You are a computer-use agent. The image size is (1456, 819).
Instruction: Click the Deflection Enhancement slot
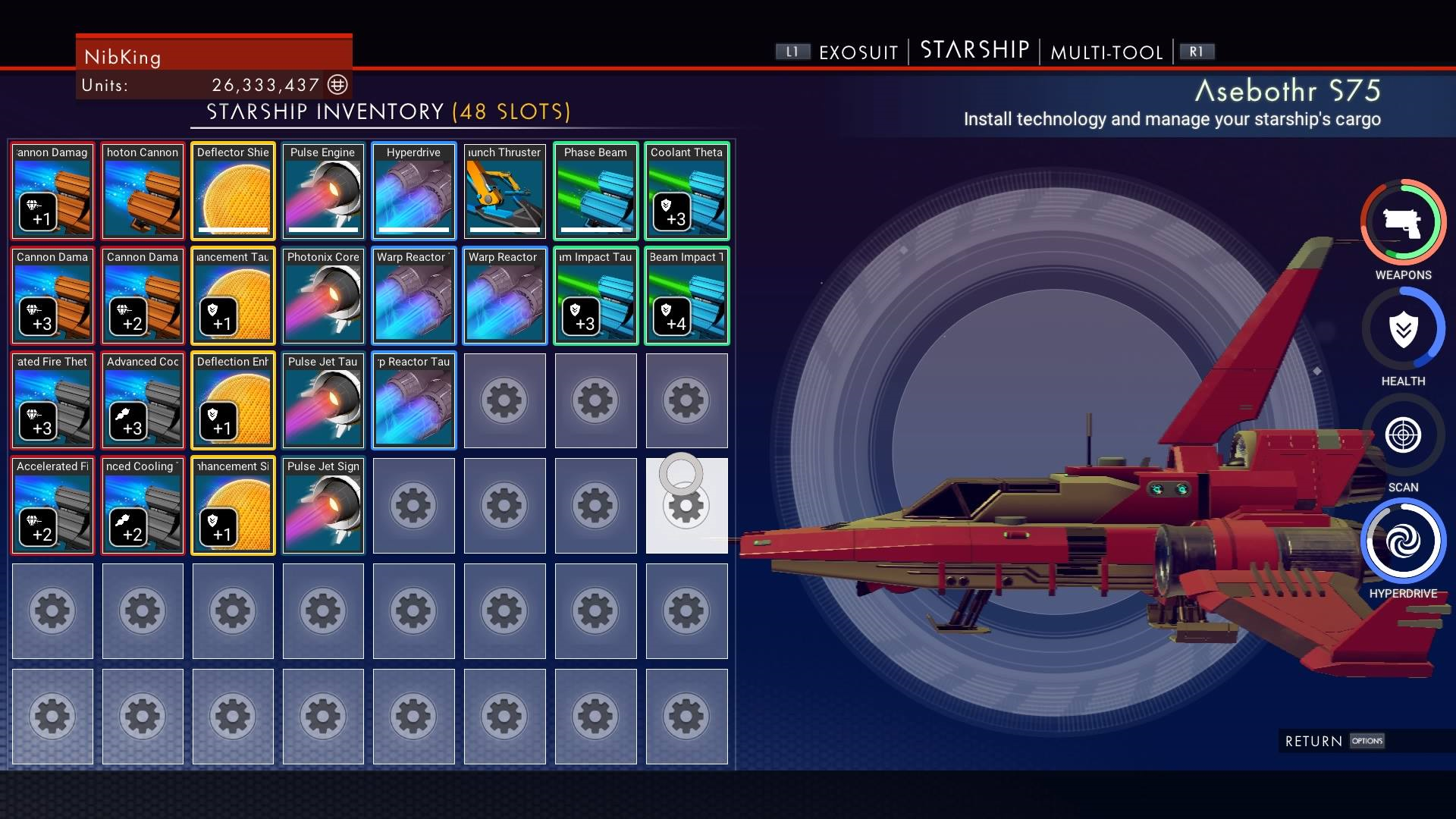[x=233, y=400]
